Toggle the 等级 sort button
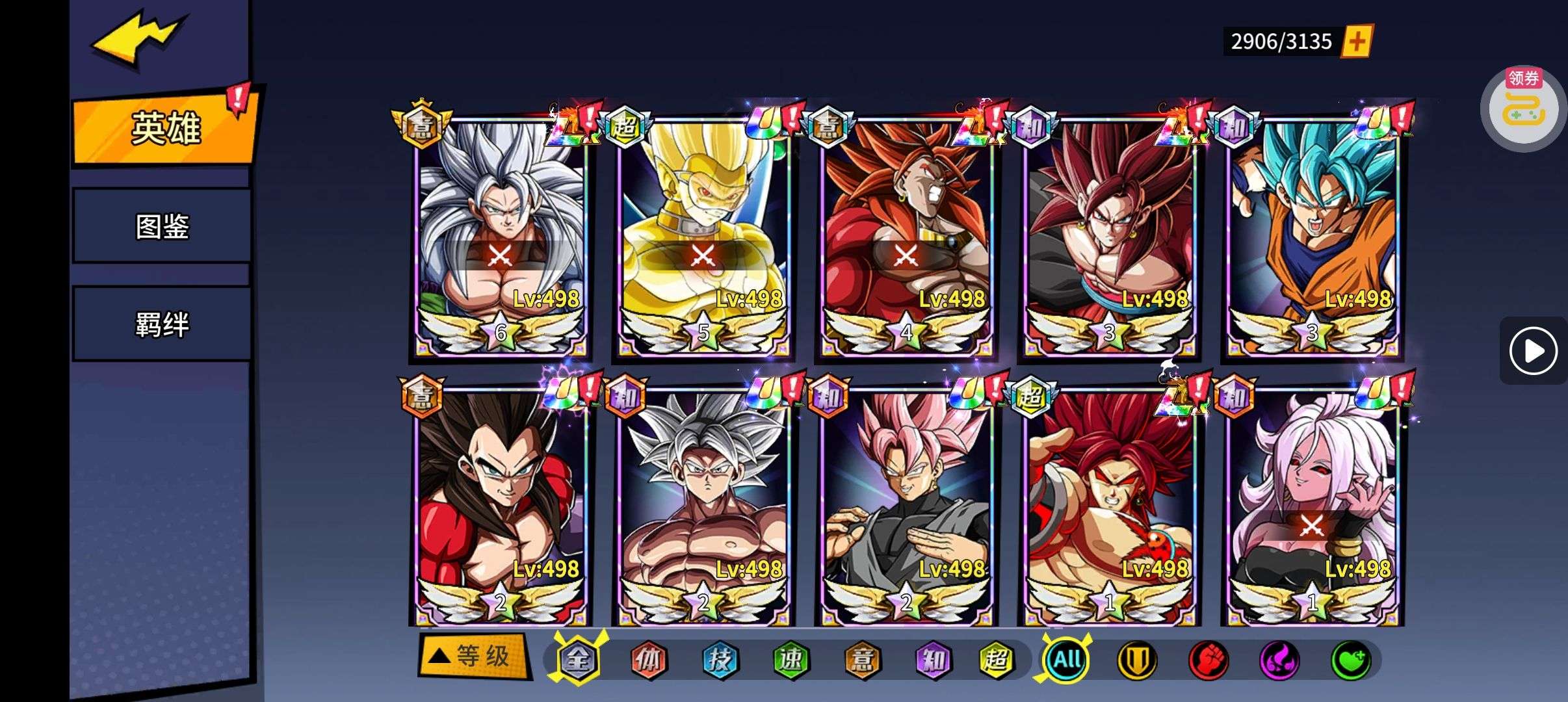The height and width of the screenshot is (702, 1568). [473, 656]
